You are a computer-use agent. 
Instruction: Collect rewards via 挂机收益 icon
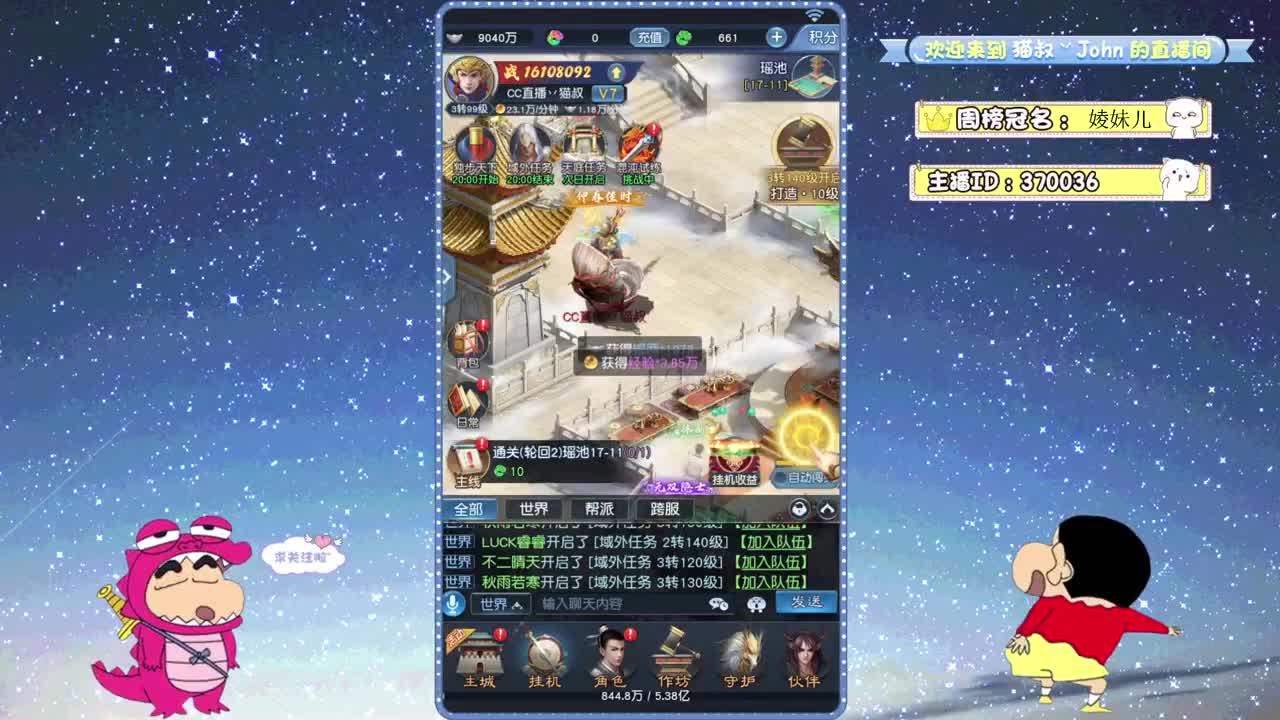point(737,462)
